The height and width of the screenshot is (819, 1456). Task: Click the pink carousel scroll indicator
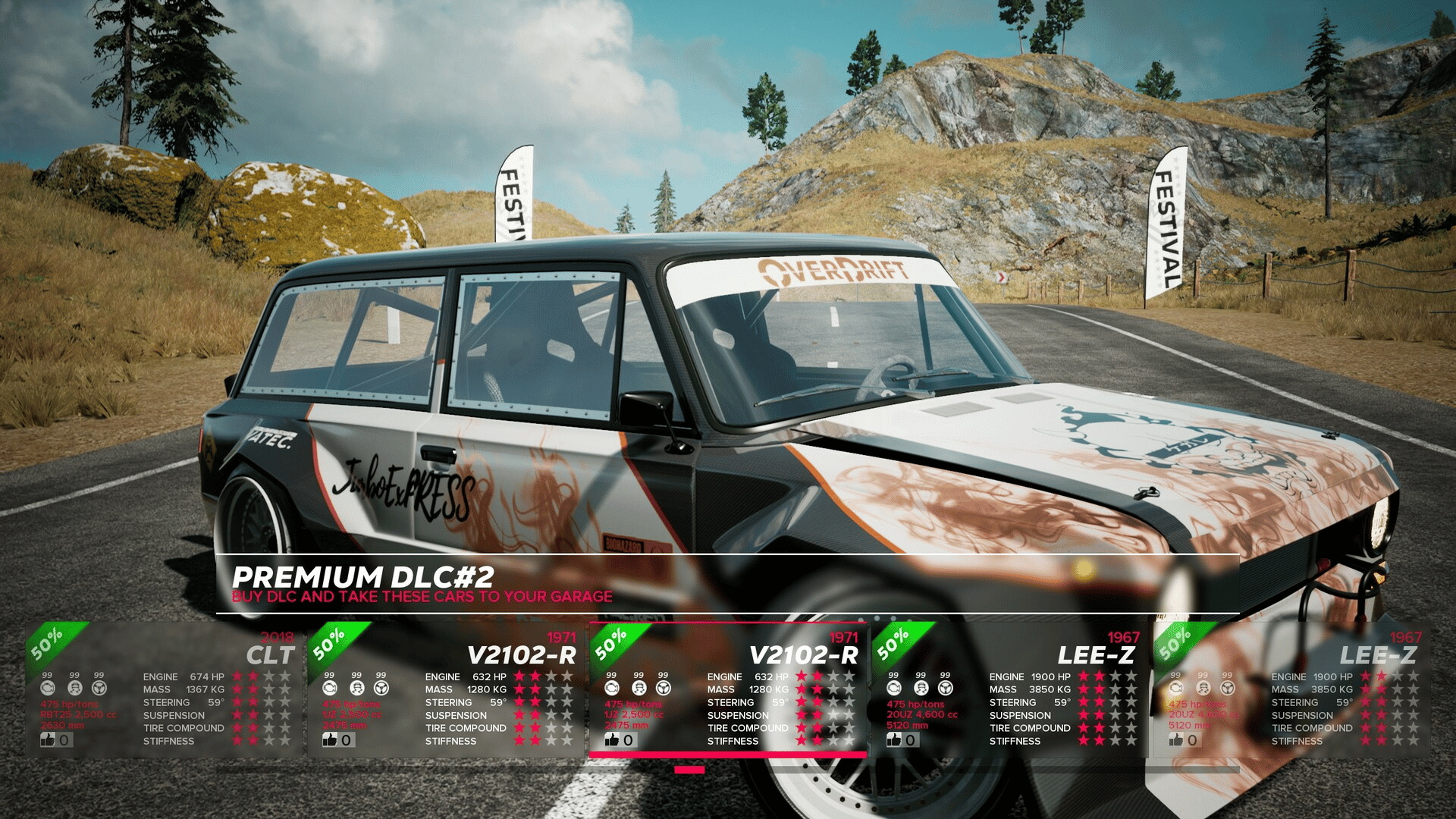(x=689, y=770)
